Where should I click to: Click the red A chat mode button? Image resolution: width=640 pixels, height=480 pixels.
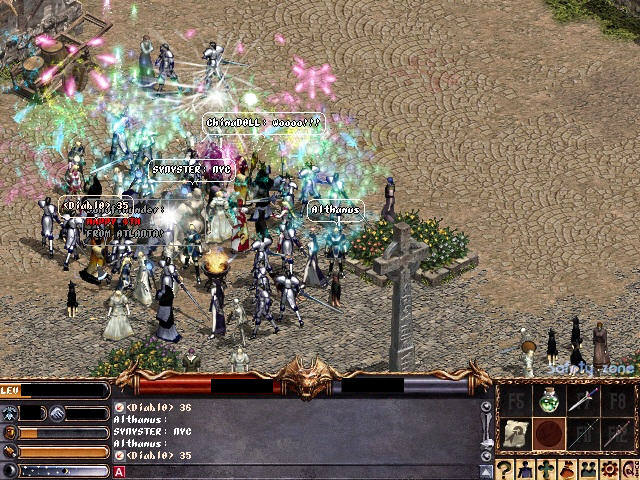point(119,471)
